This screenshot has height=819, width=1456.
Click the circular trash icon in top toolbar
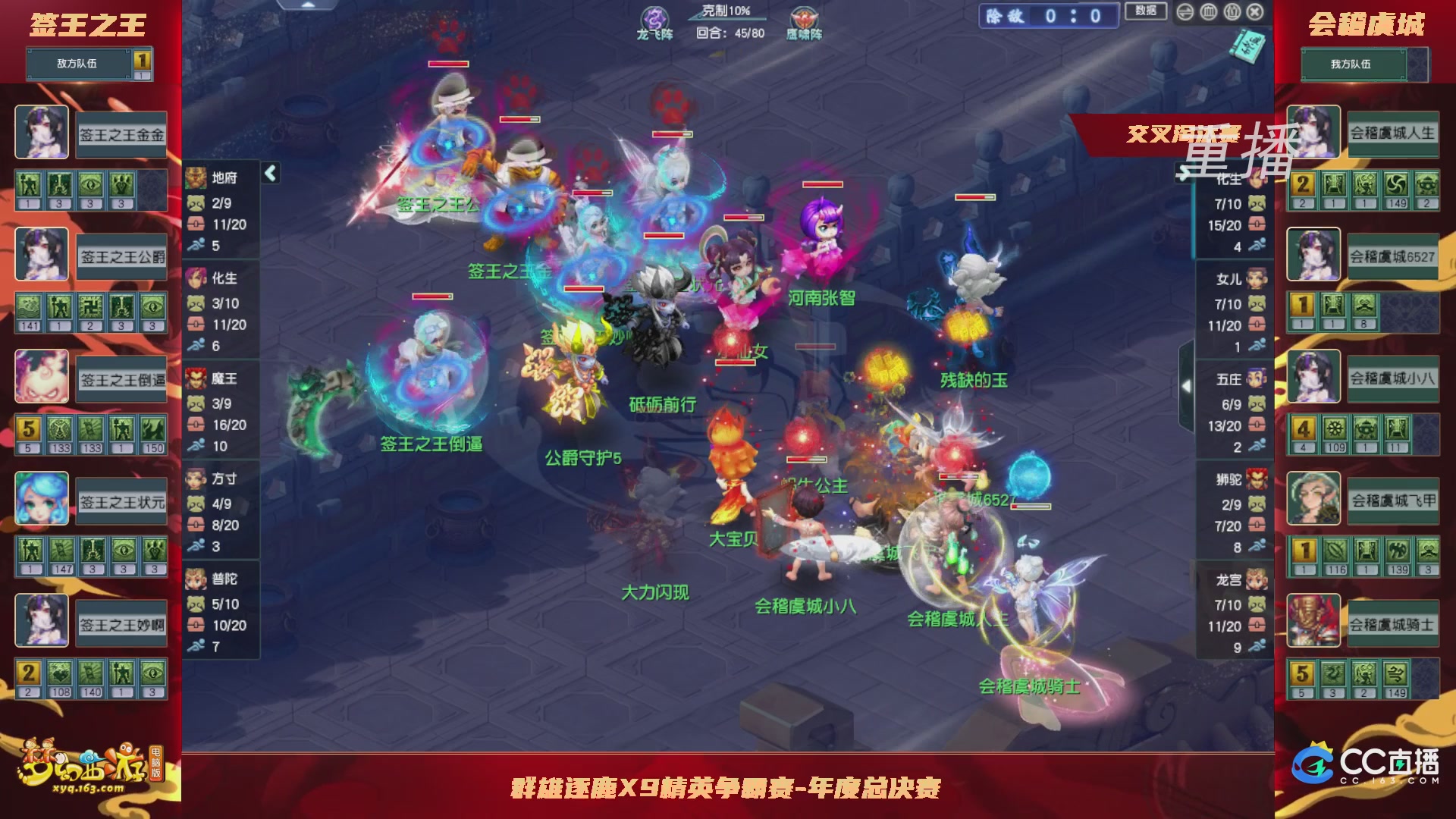coord(1207,12)
